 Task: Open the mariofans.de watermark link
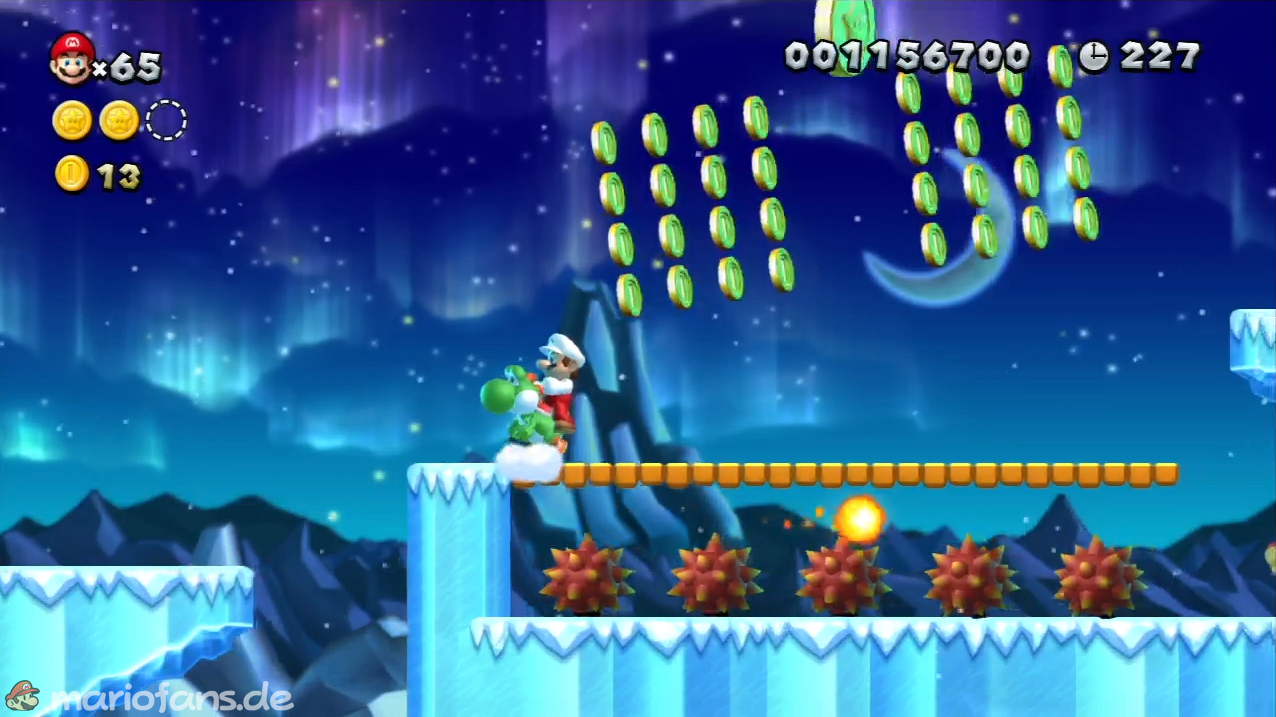pos(148,696)
